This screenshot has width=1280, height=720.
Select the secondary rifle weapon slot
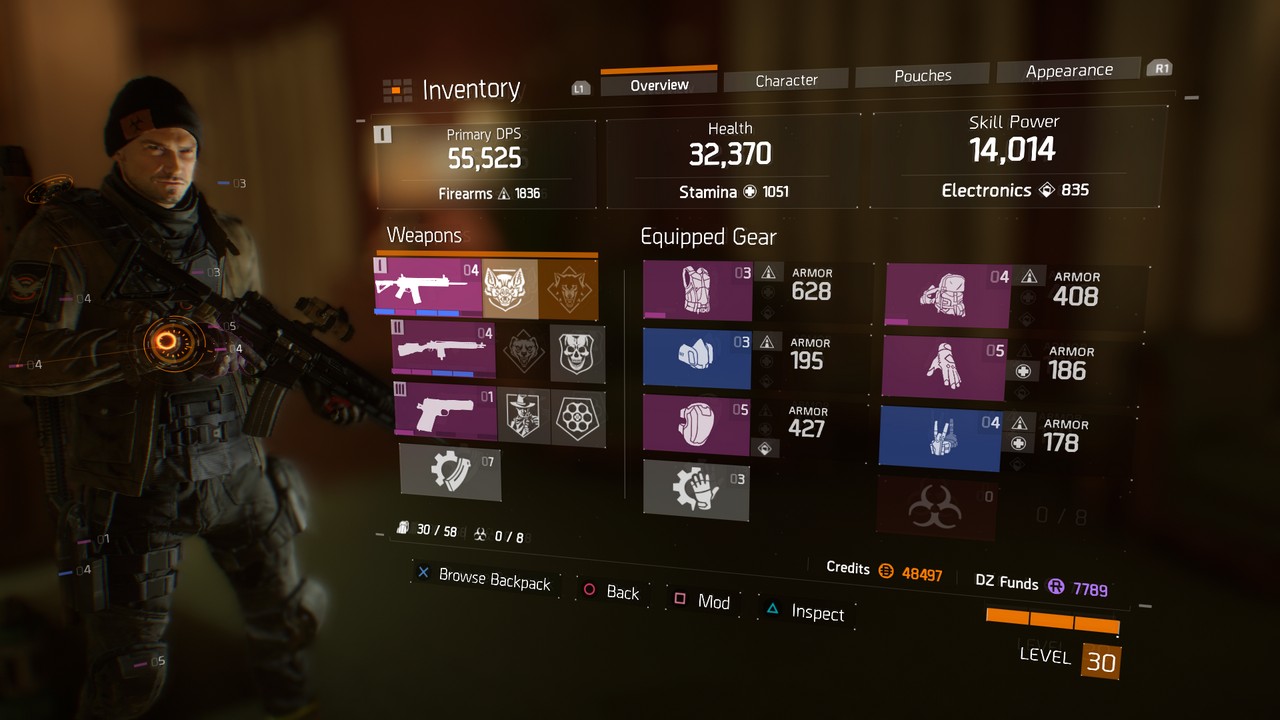click(443, 350)
